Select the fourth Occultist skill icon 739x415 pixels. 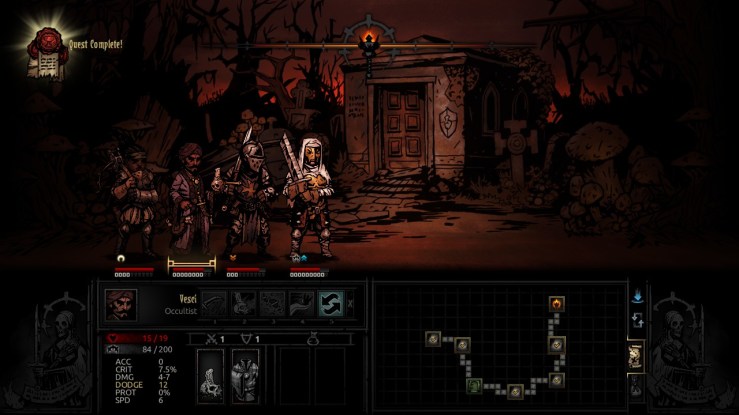coord(301,303)
